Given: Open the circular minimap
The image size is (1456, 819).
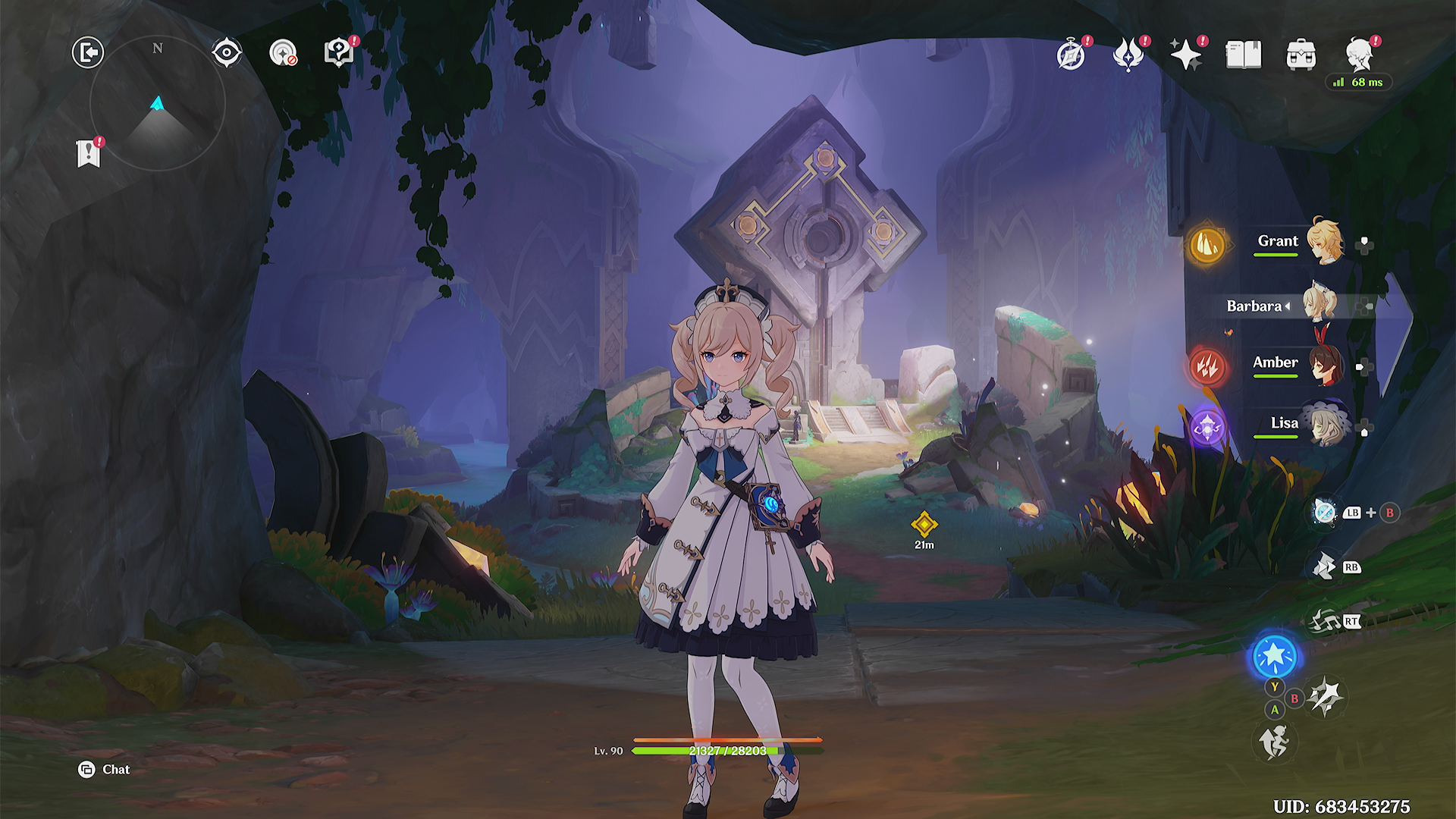Looking at the screenshot, I should (158, 103).
